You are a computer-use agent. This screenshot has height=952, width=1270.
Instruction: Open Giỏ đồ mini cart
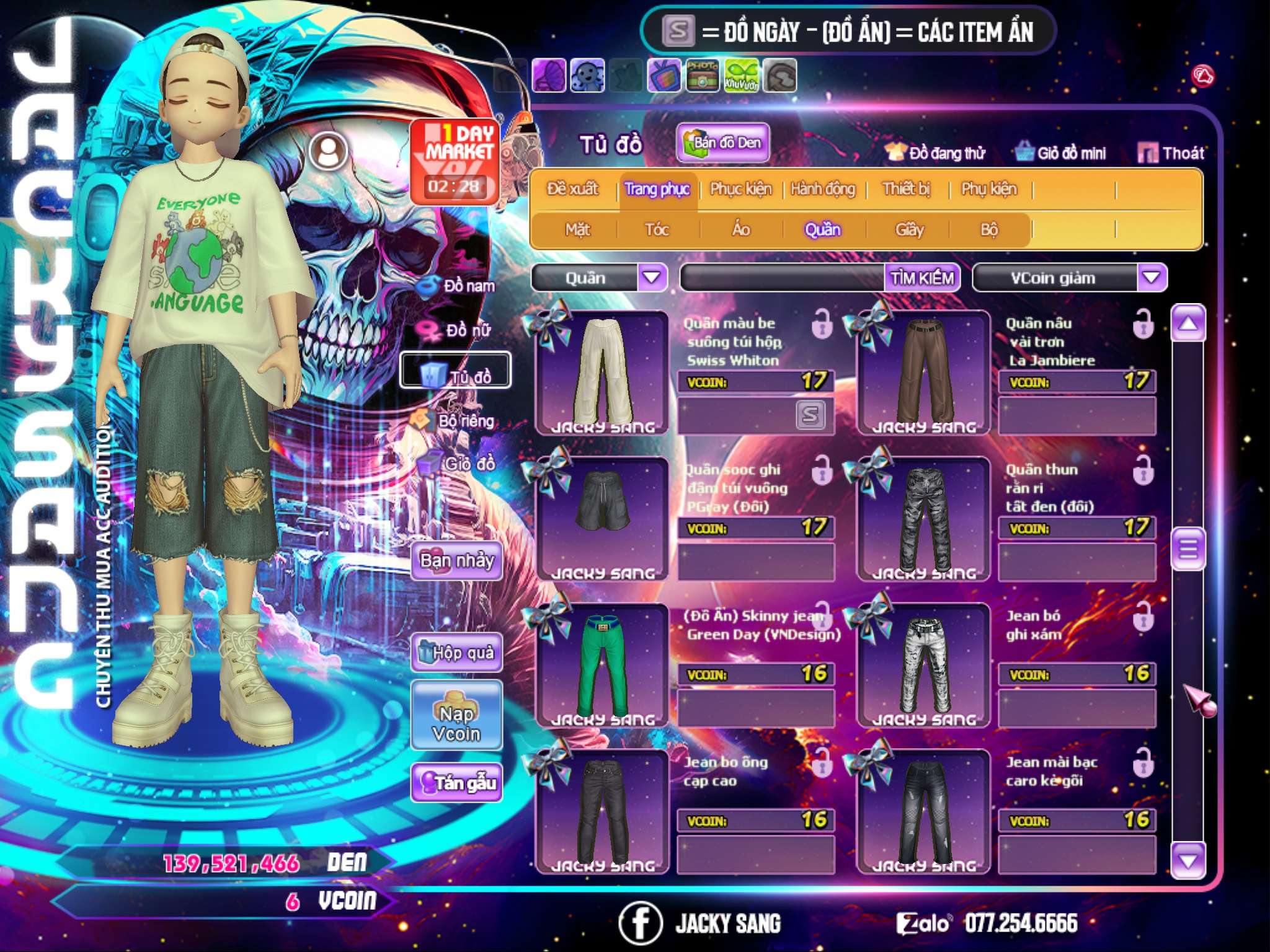pyautogui.click(x=1061, y=153)
